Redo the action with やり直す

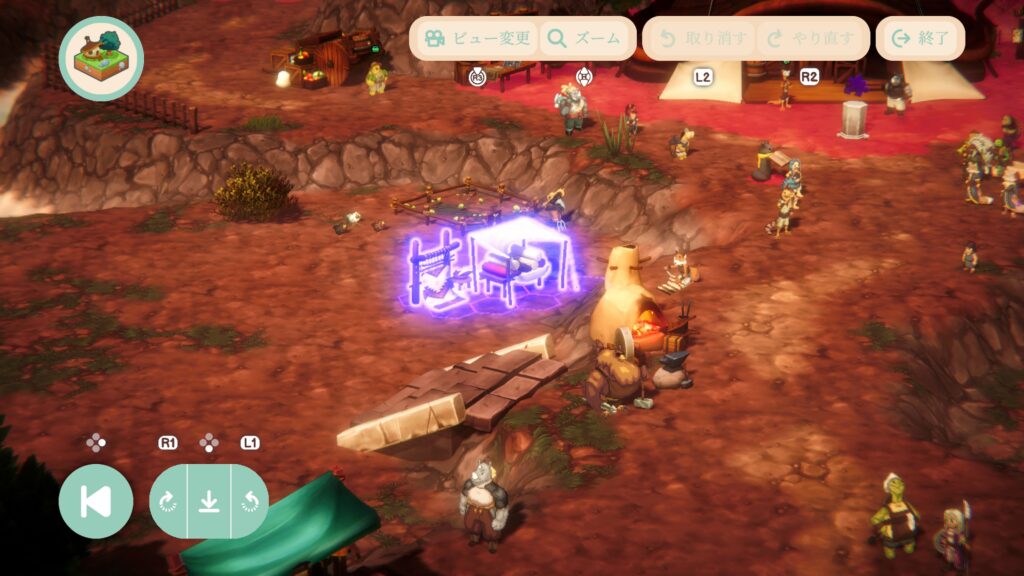point(811,39)
